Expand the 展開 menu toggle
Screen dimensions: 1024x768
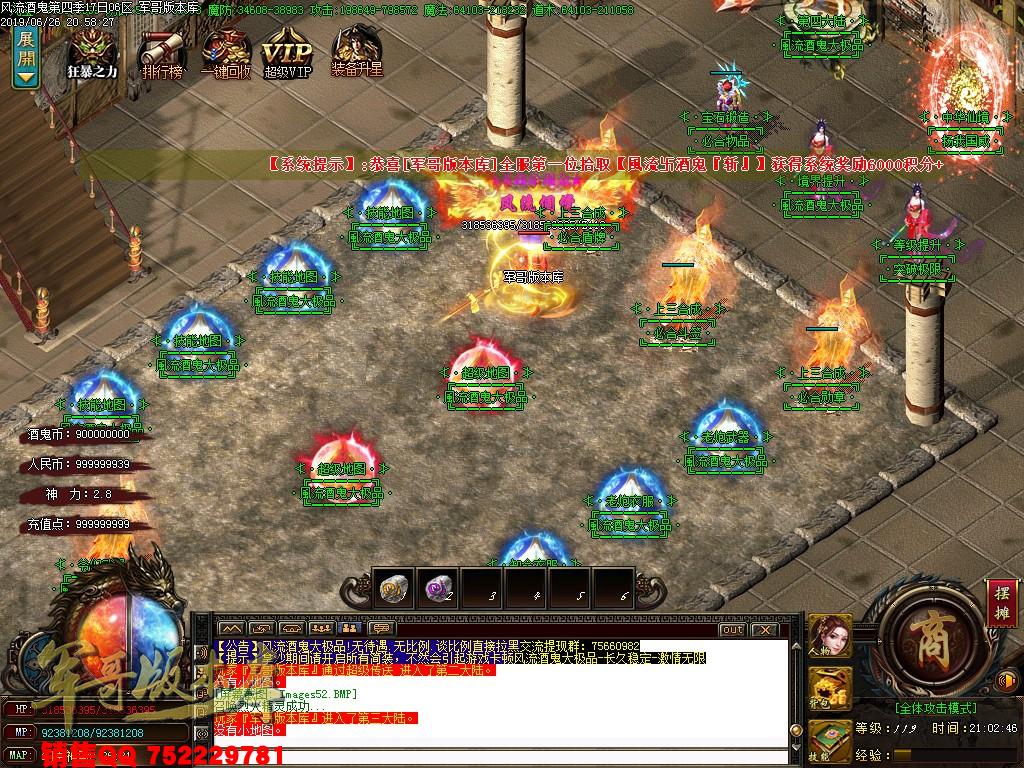pyautogui.click(x=25, y=55)
